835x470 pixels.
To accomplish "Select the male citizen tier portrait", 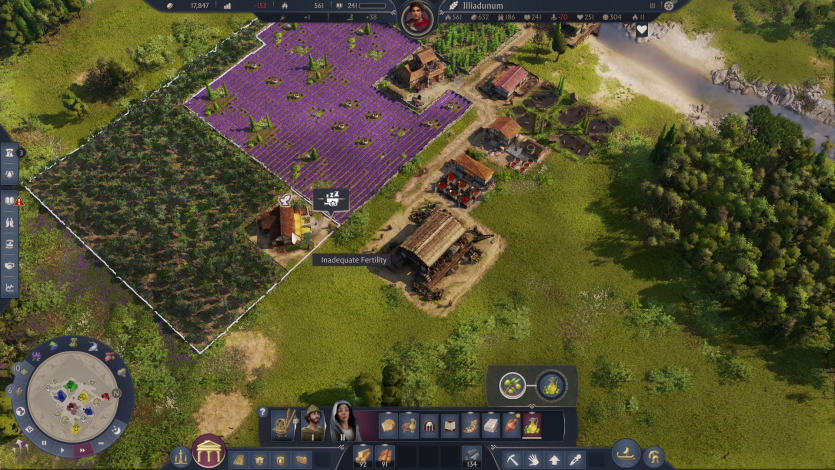I will tap(314, 424).
